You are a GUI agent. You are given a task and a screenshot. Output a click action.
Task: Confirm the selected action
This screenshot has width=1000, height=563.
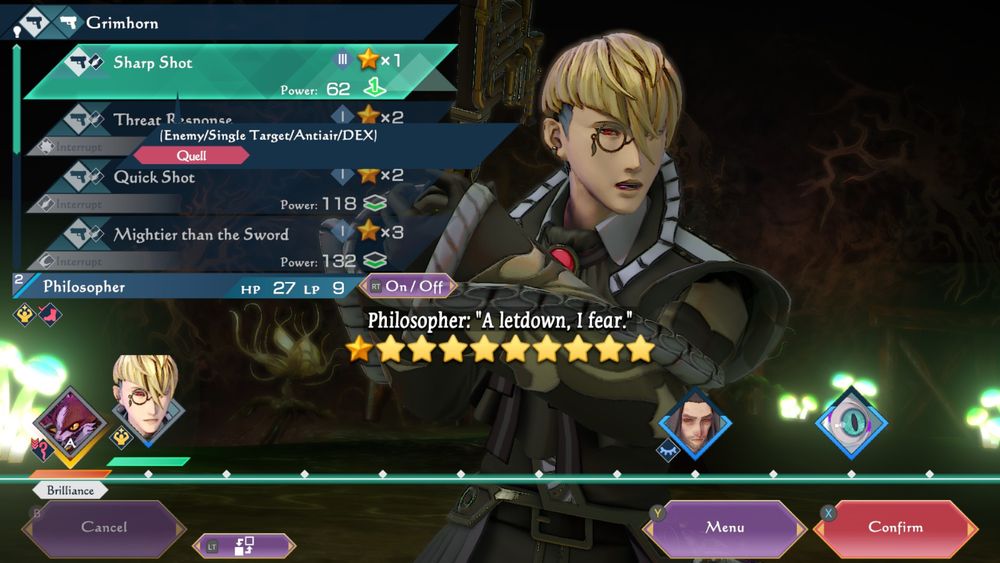895,527
